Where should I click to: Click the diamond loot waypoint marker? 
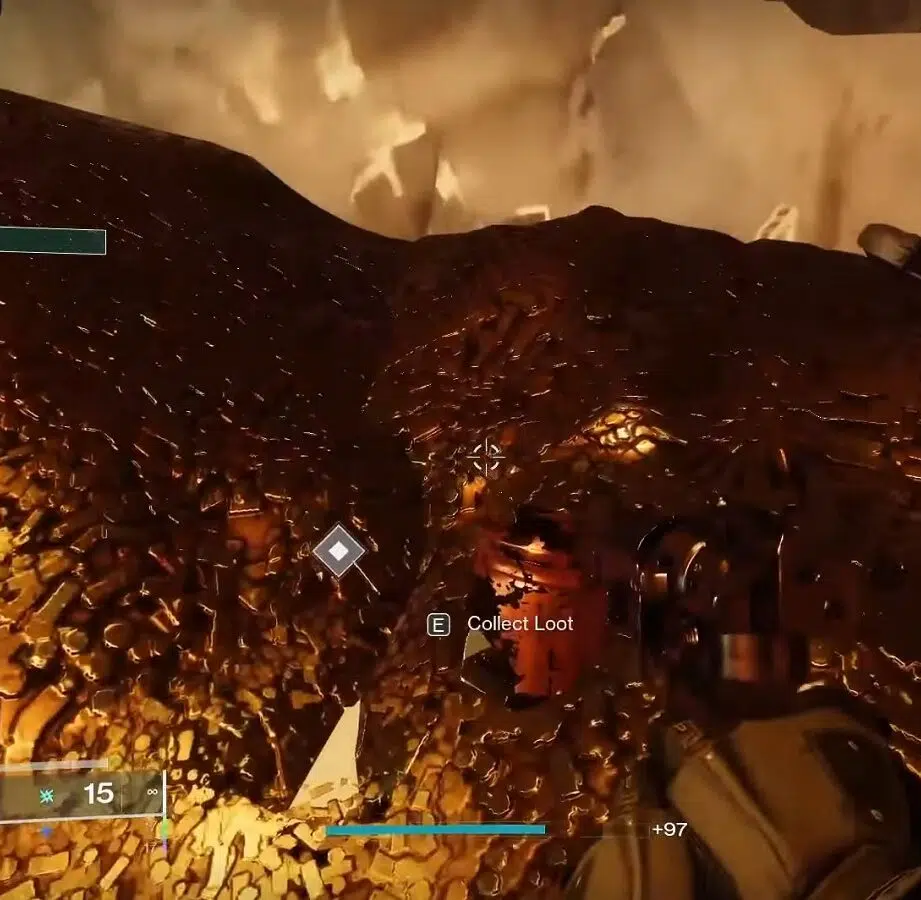(x=339, y=550)
